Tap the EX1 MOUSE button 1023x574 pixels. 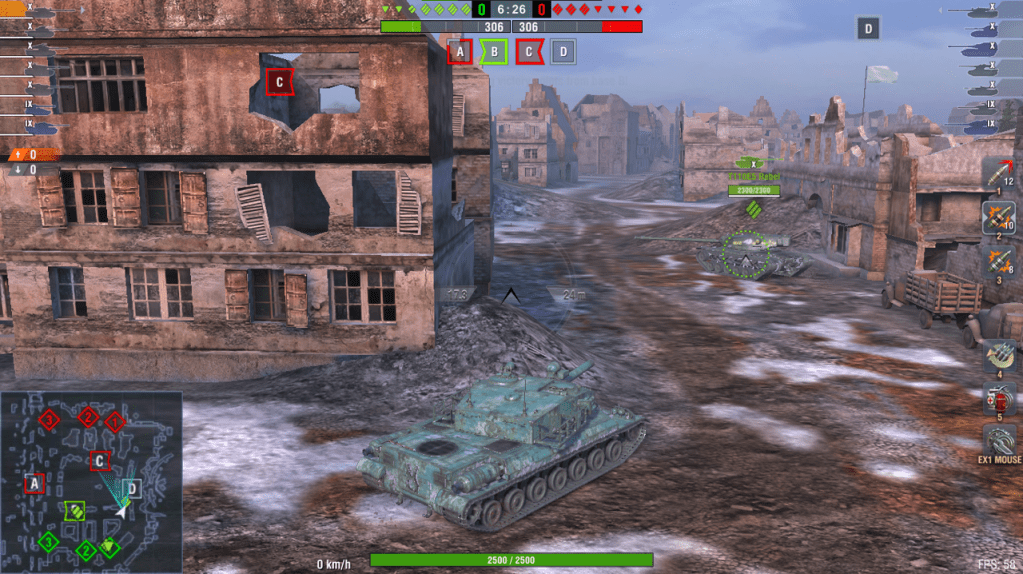coord(998,443)
